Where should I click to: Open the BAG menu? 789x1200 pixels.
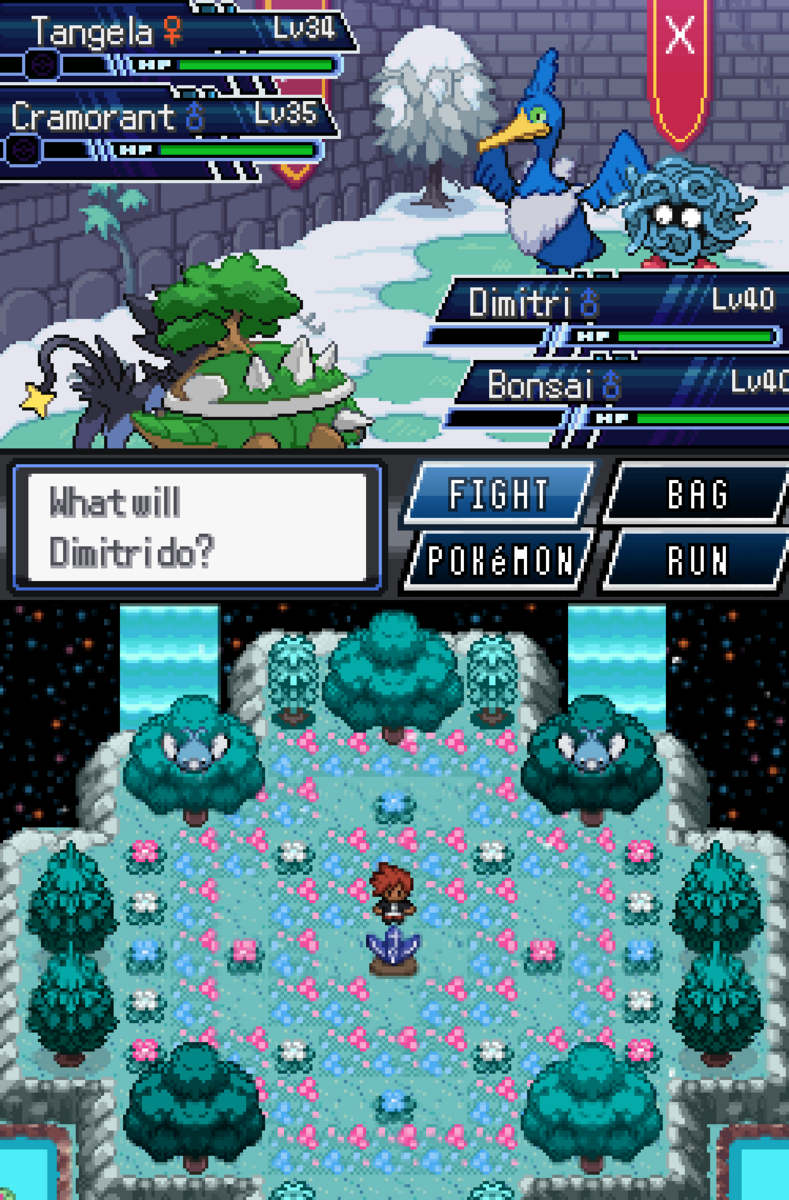click(x=696, y=494)
